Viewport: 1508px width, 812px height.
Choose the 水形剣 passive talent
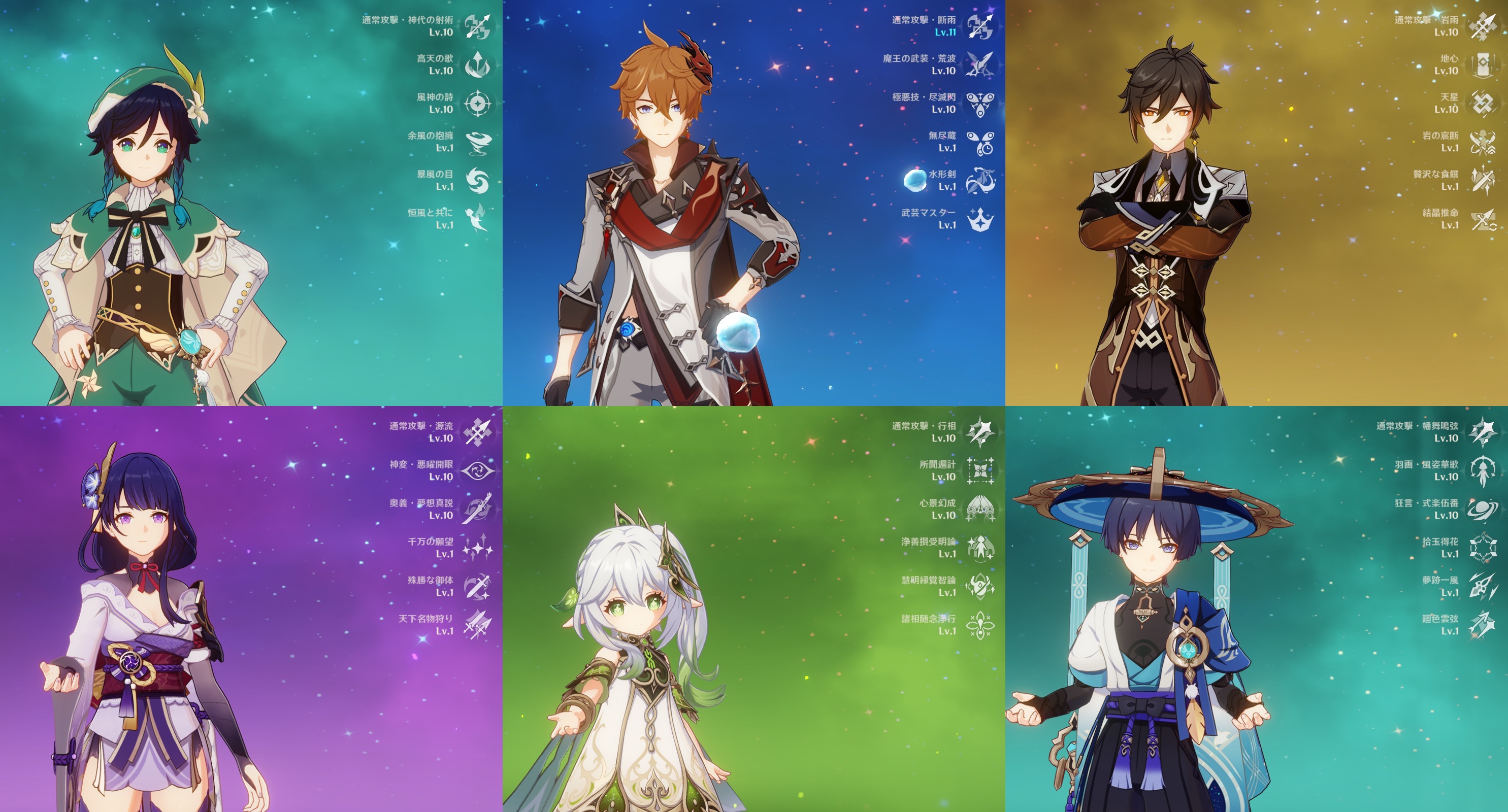(x=980, y=180)
